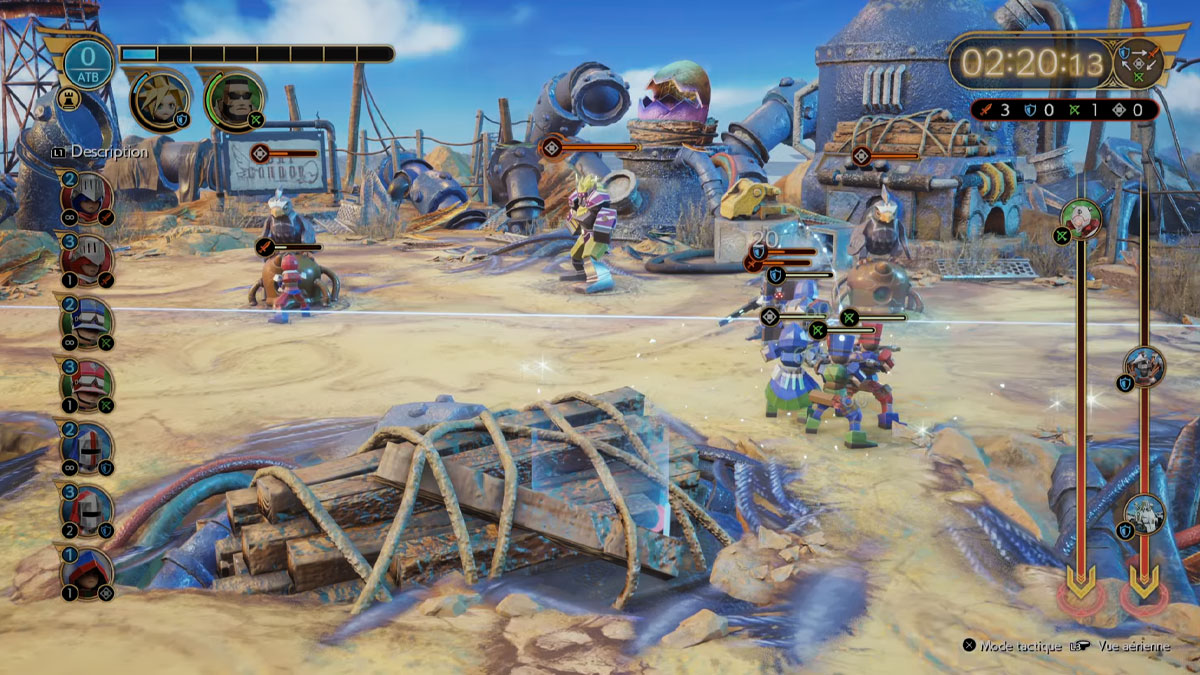
Task: Choose the cost-3 red-helmet ranged unit
Action: coord(88,384)
